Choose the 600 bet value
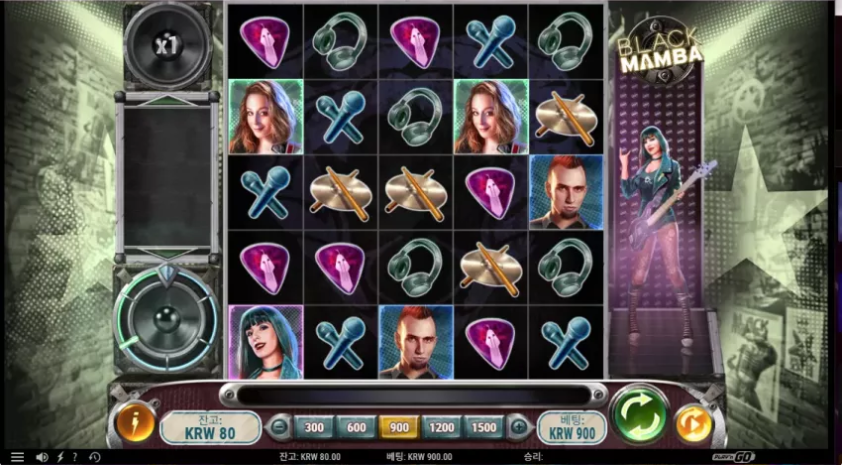Image resolution: width=844 pixels, height=465 pixels. 356,427
